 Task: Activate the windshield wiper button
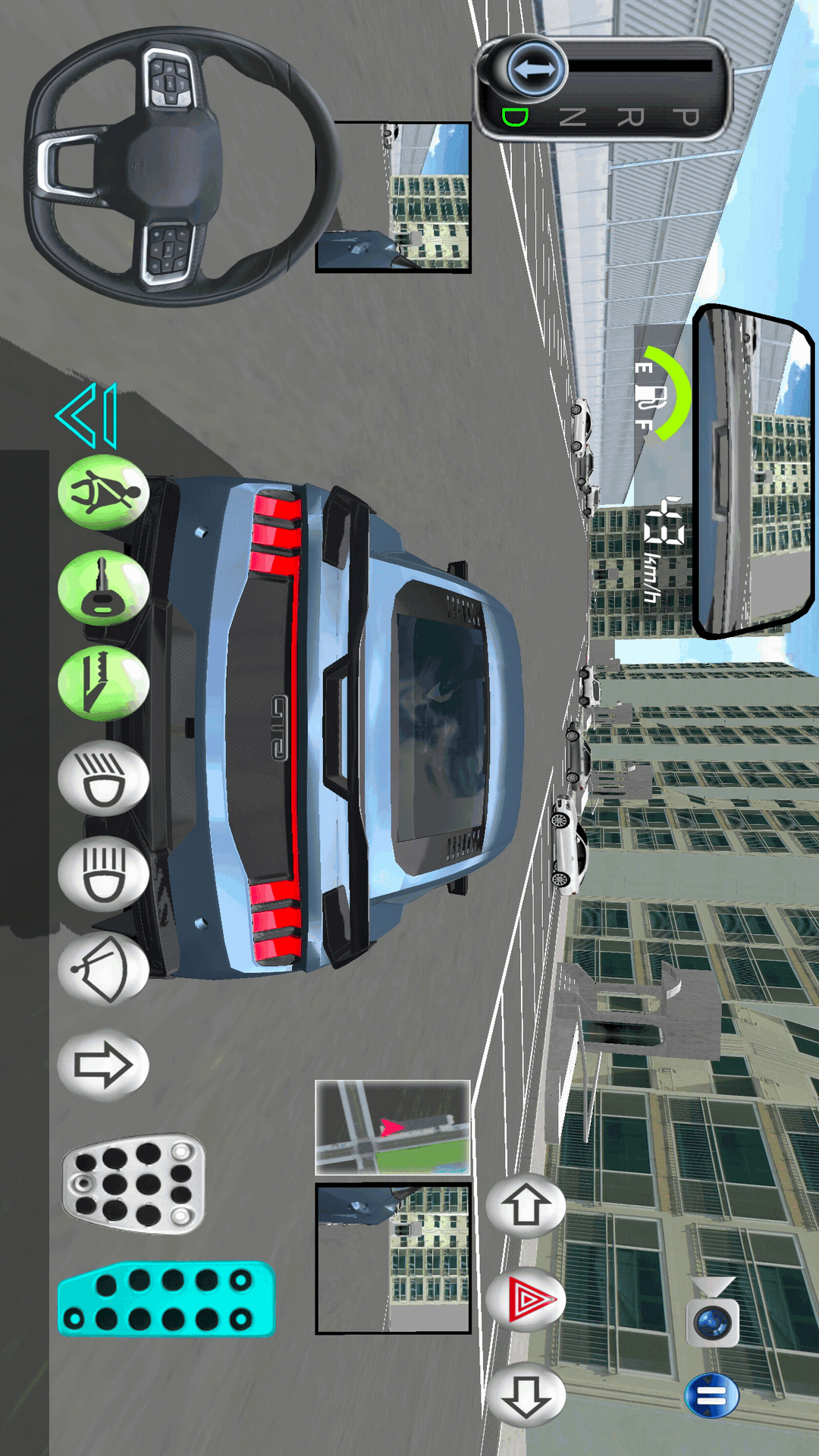tap(103, 970)
